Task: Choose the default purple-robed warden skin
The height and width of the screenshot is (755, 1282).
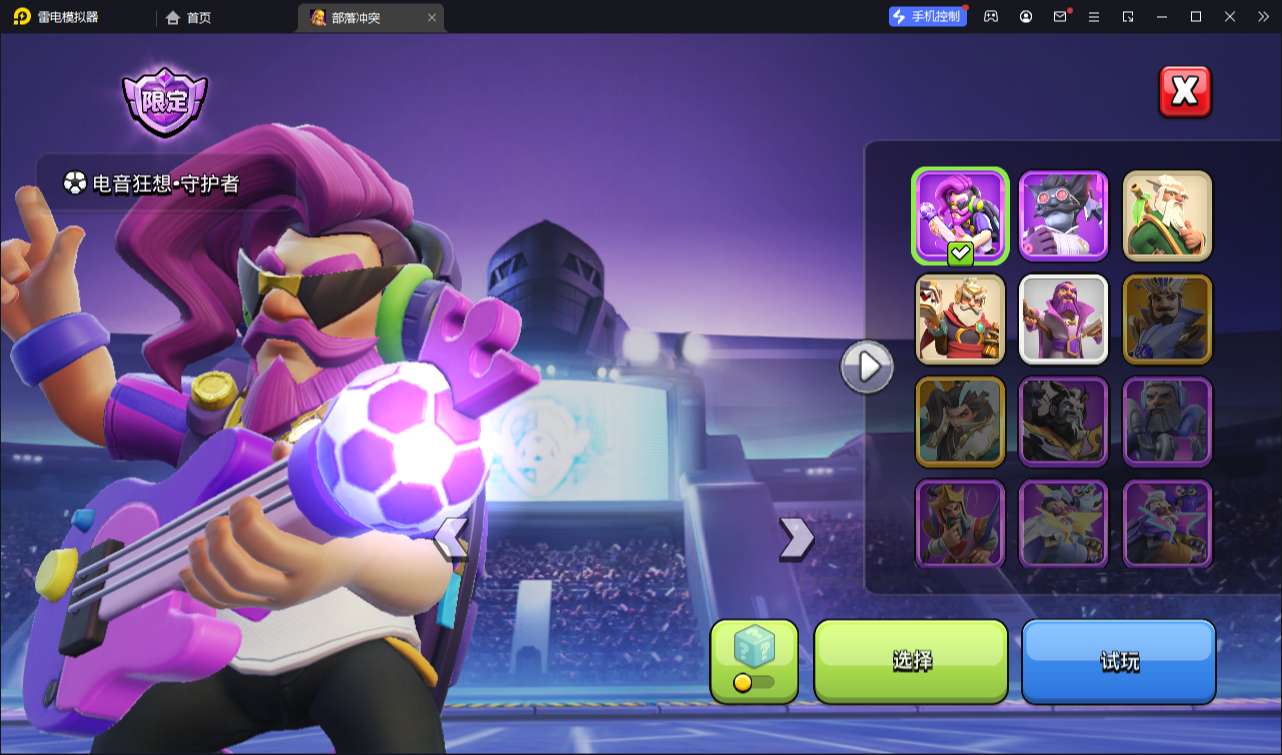Action: (x=1063, y=319)
